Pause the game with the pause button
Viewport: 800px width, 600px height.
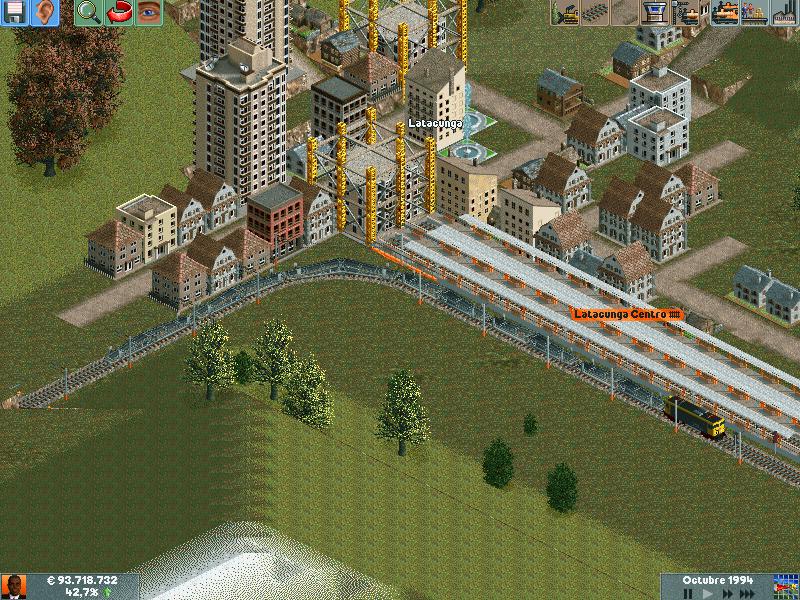[685, 592]
